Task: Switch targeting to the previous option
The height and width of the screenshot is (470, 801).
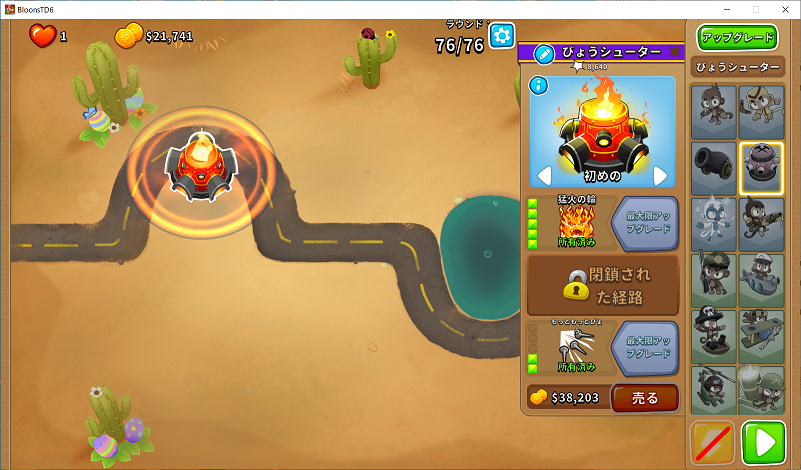Action: 545,176
